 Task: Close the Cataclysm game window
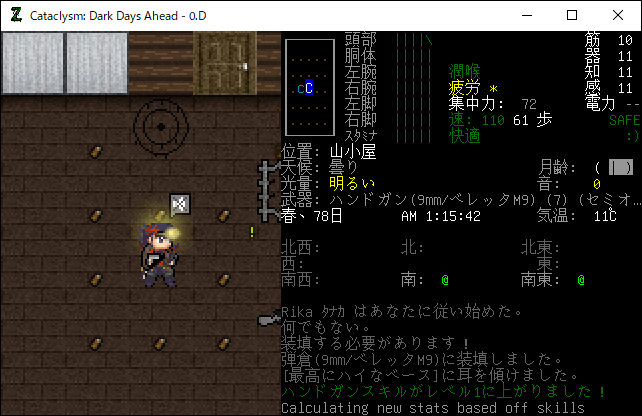pos(618,15)
